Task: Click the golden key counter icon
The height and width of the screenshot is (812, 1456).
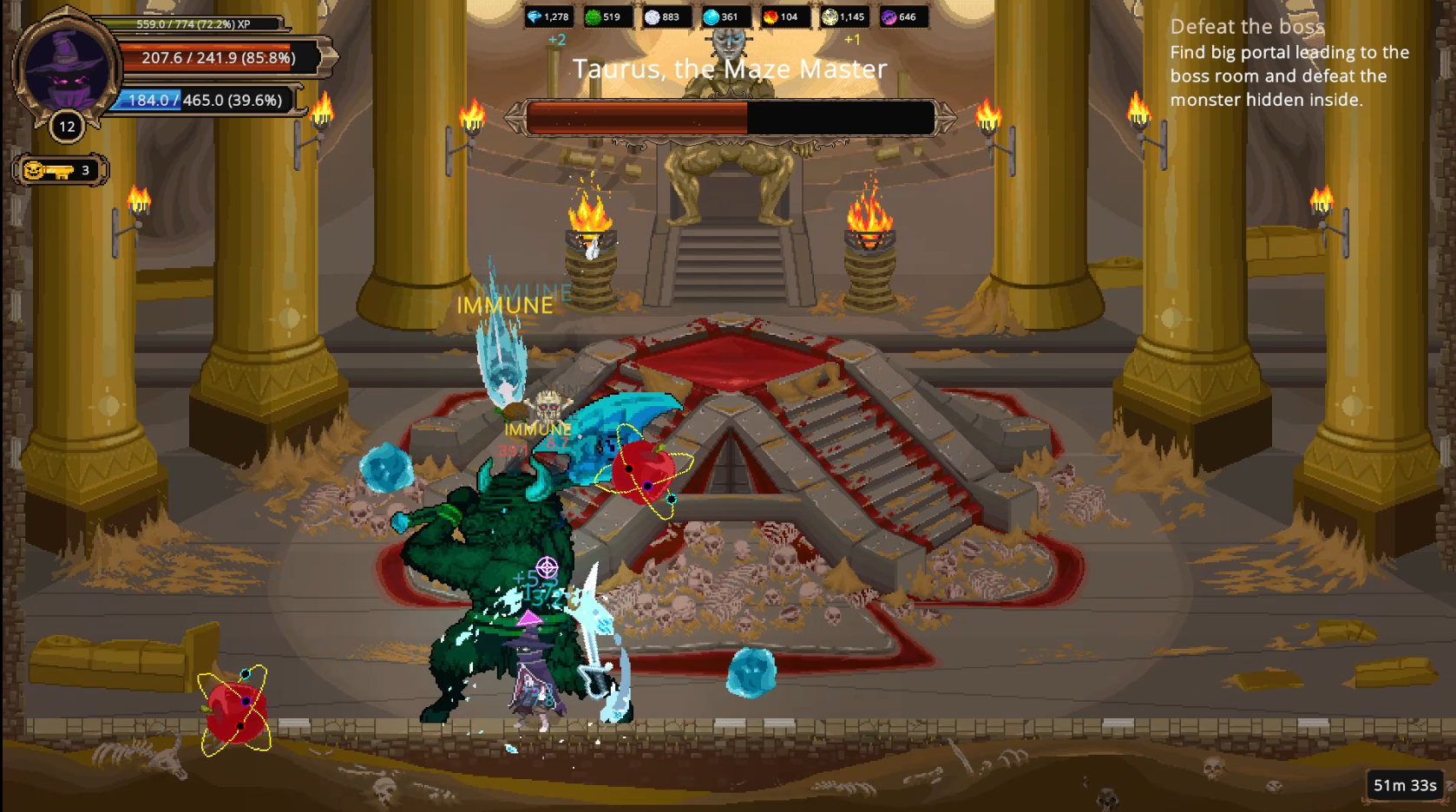Action: (x=49, y=170)
